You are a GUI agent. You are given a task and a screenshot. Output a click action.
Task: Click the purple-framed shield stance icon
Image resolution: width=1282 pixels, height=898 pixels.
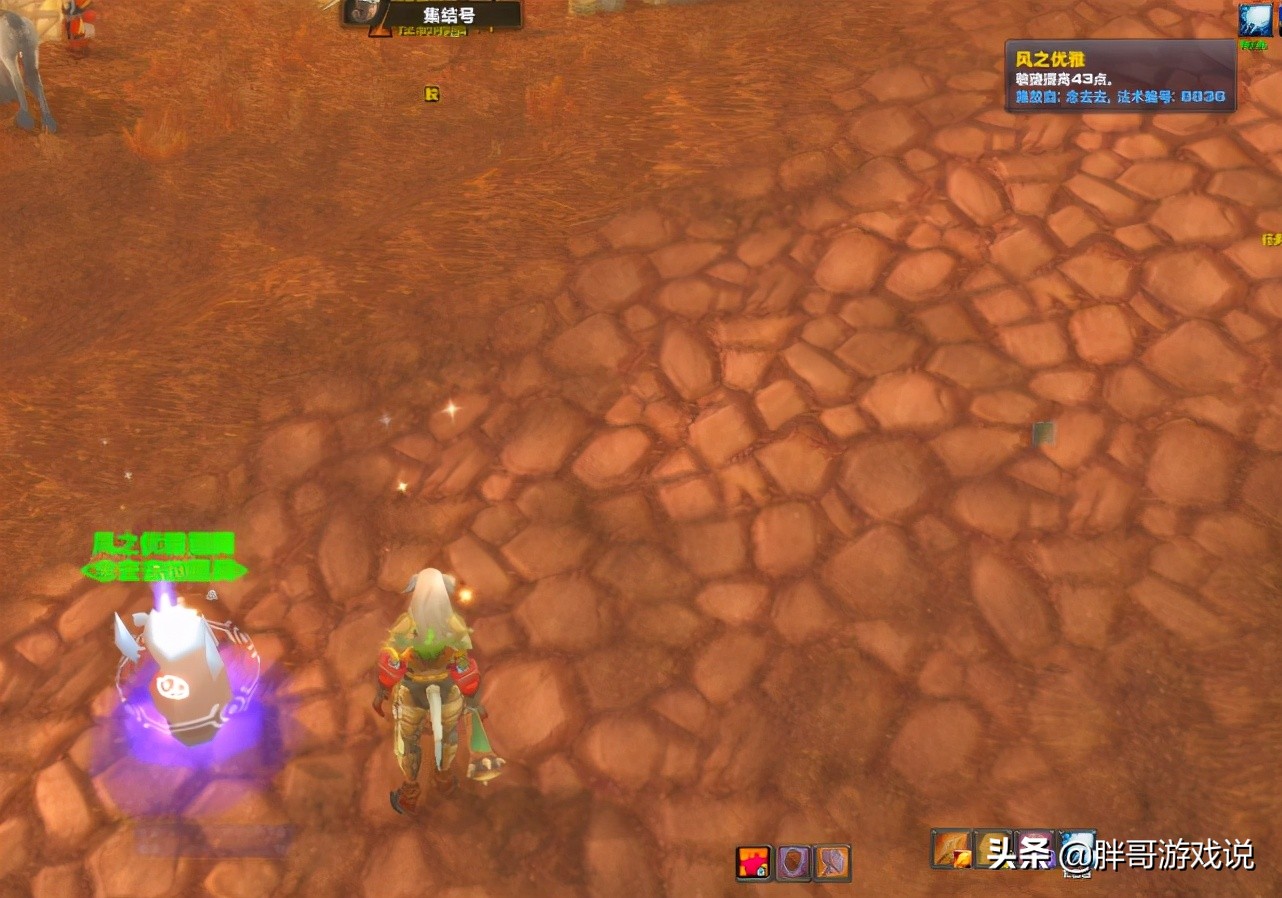pyautogui.click(x=794, y=862)
